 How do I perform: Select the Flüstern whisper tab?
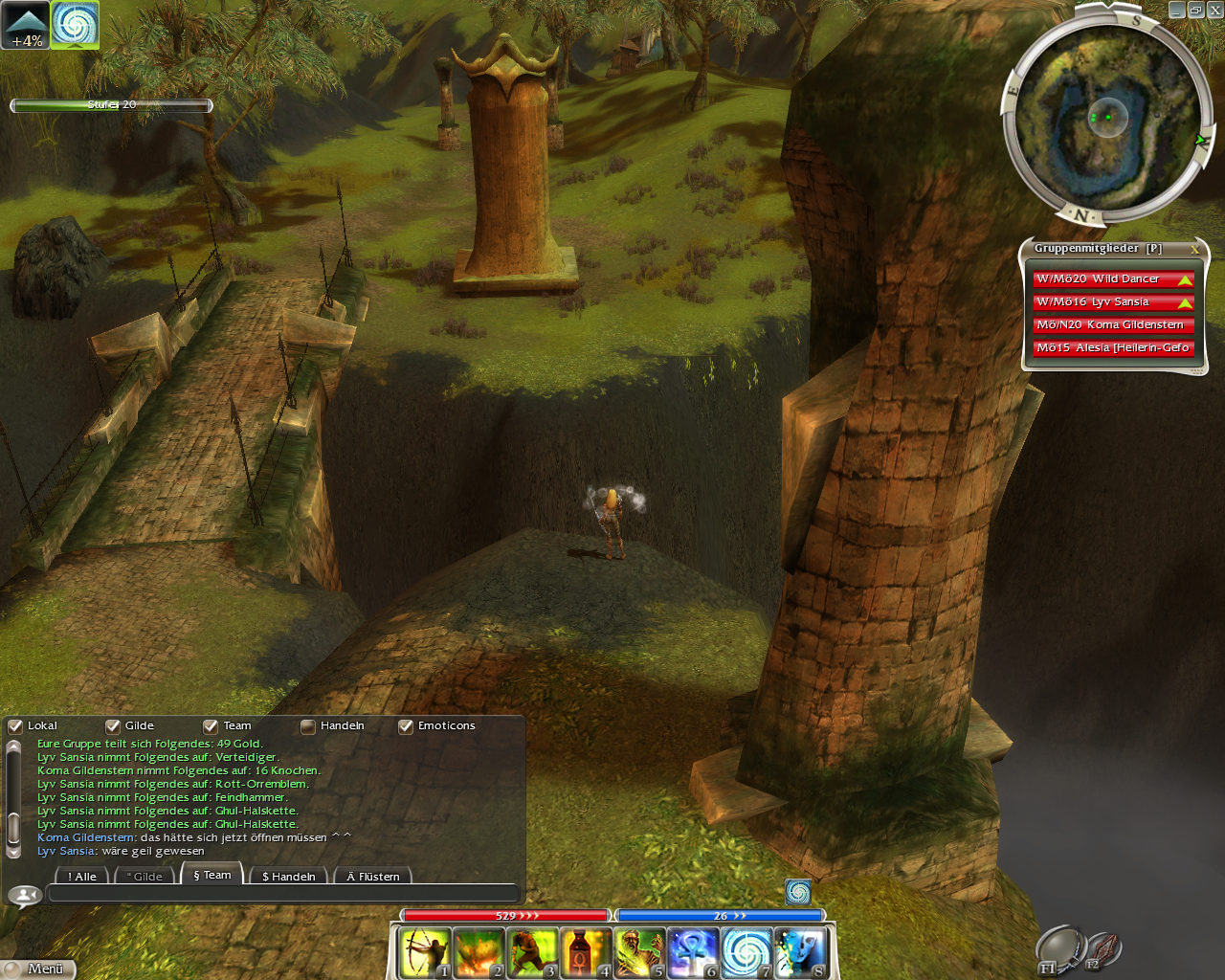373,876
